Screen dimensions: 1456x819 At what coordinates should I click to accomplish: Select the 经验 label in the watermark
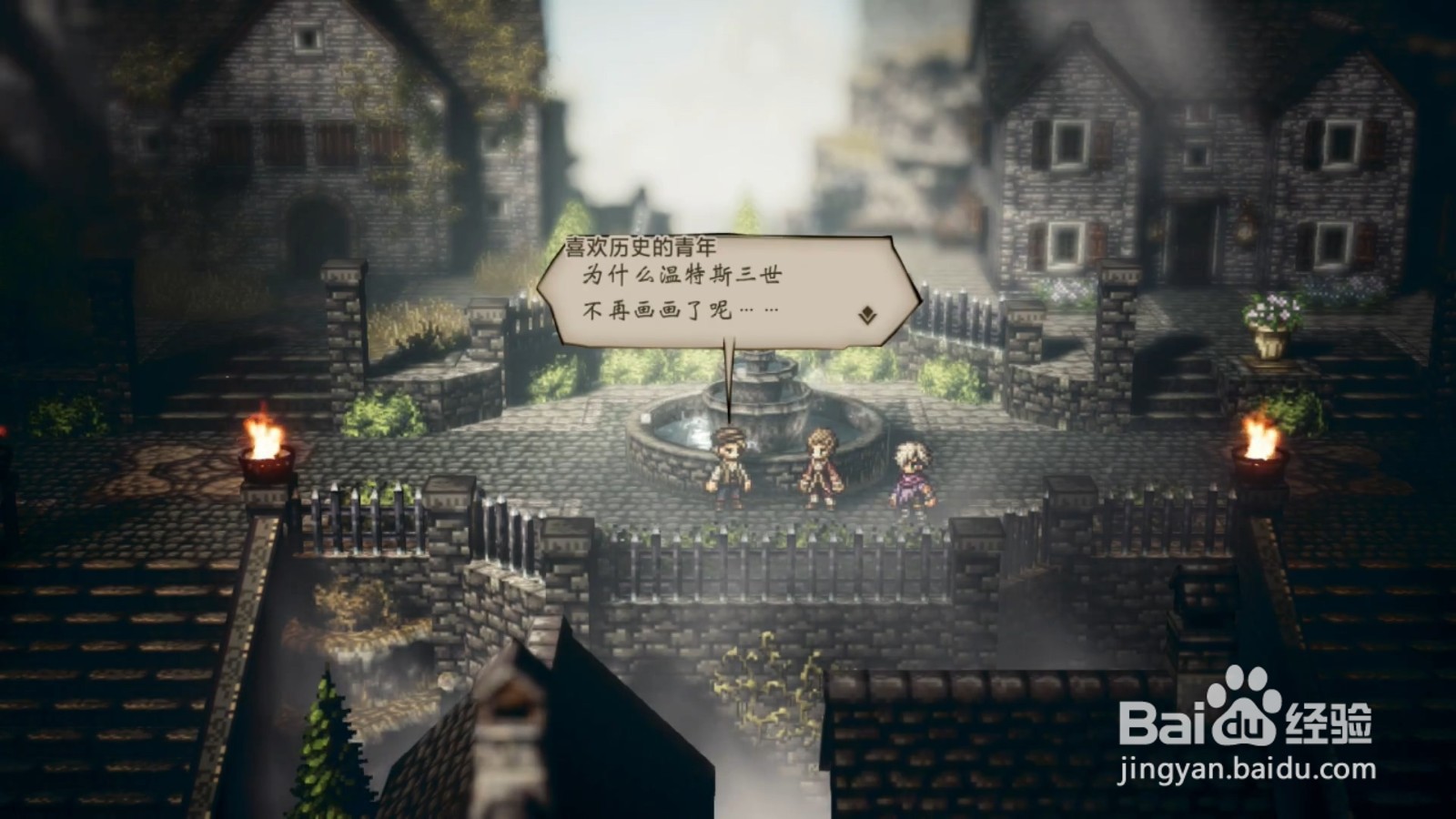pyautogui.click(x=1329, y=723)
